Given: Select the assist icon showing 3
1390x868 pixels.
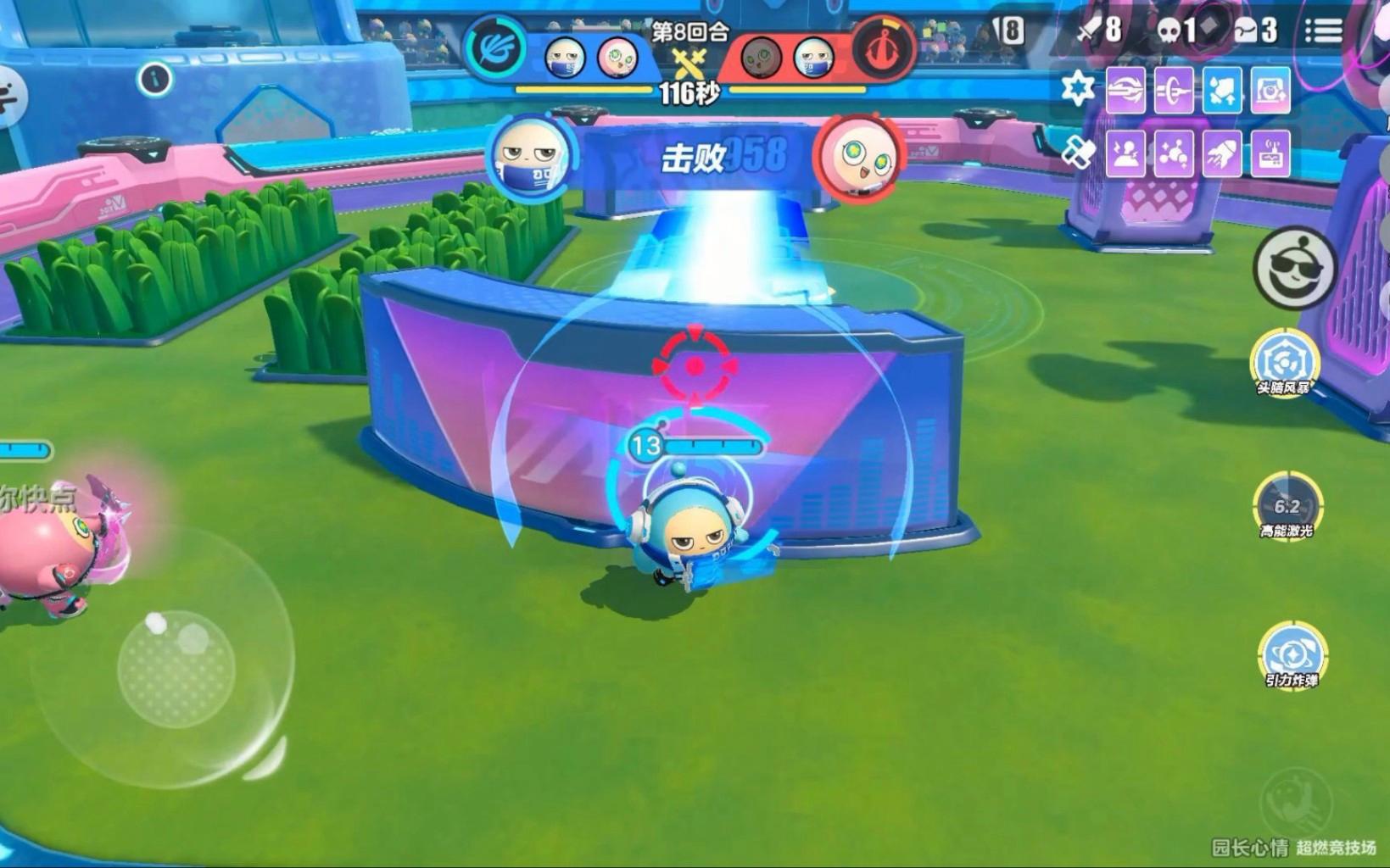Looking at the screenshot, I should 1245,29.
